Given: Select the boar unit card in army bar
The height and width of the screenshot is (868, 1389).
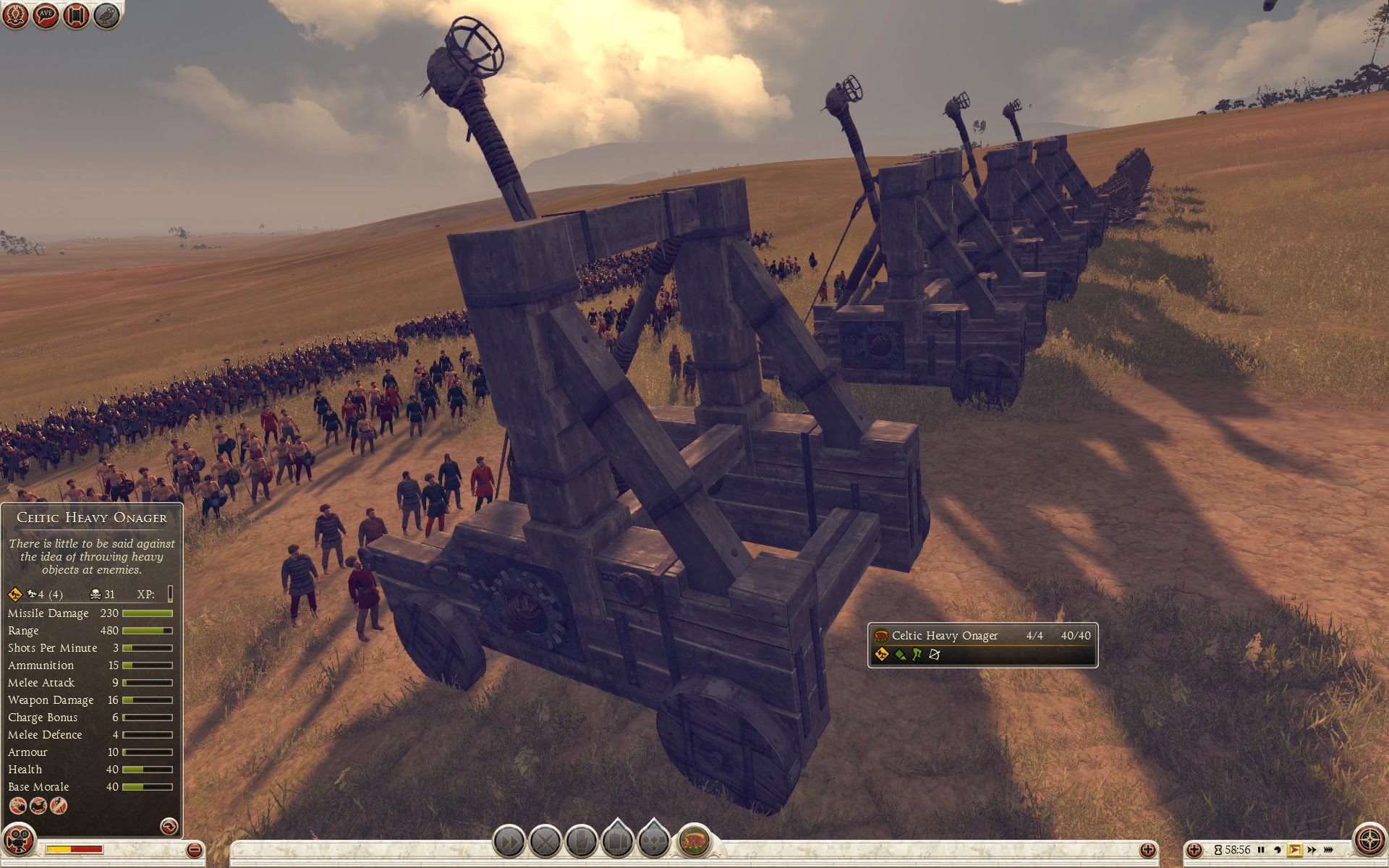Looking at the screenshot, I should (x=694, y=841).
